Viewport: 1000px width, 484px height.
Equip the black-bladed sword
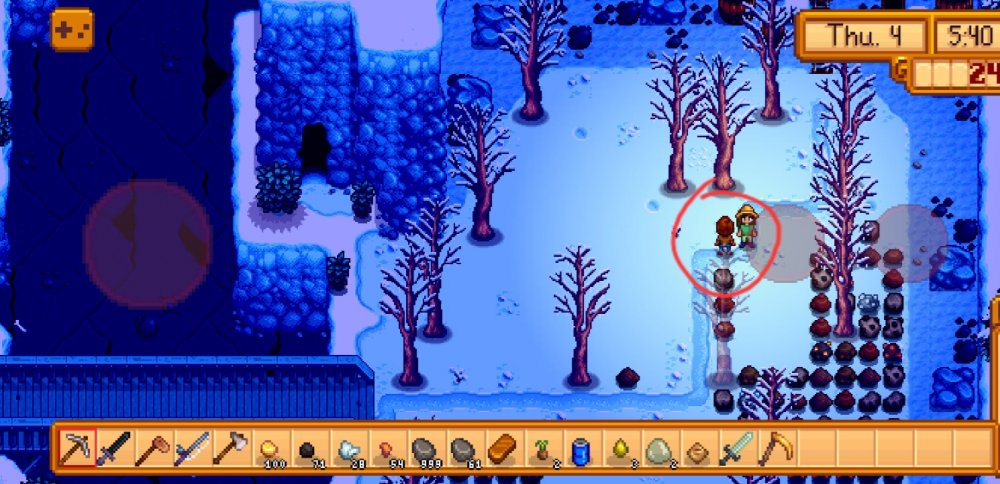tap(114, 447)
